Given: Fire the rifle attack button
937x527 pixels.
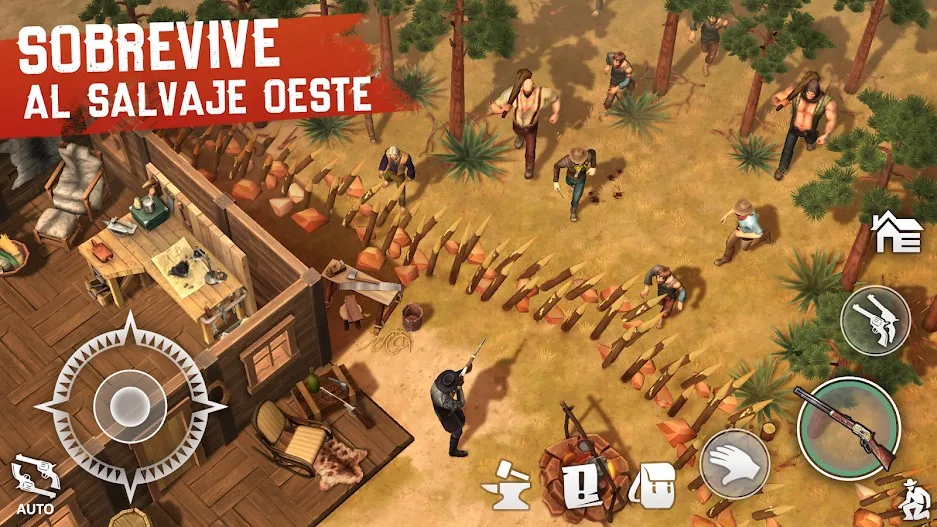Looking at the screenshot, I should (x=848, y=428).
